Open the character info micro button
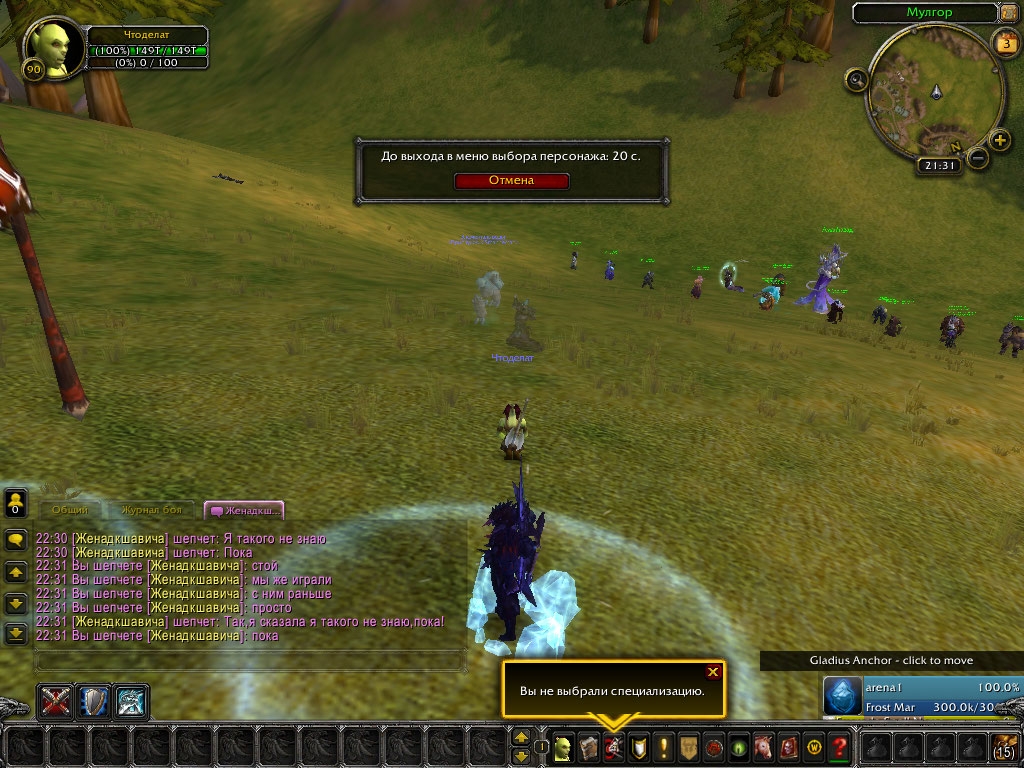 tap(564, 746)
